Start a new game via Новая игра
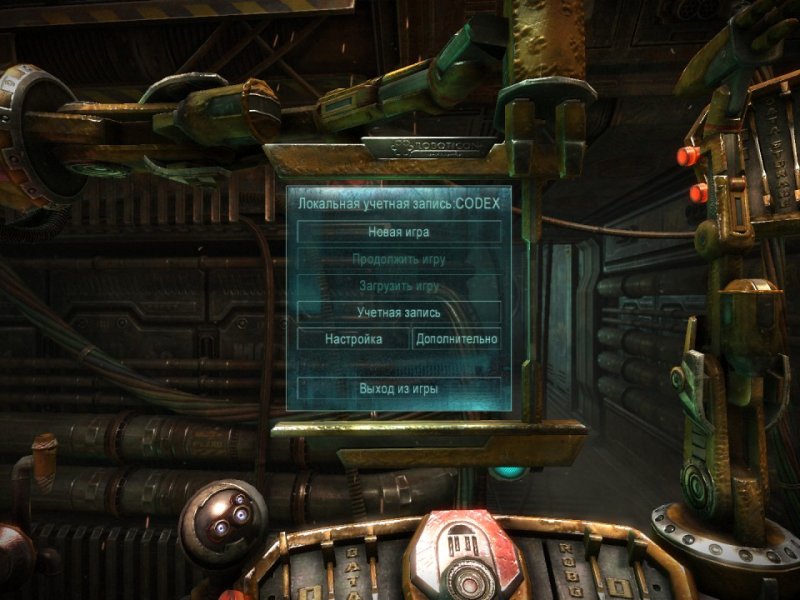The height and width of the screenshot is (600, 800). coord(399,232)
